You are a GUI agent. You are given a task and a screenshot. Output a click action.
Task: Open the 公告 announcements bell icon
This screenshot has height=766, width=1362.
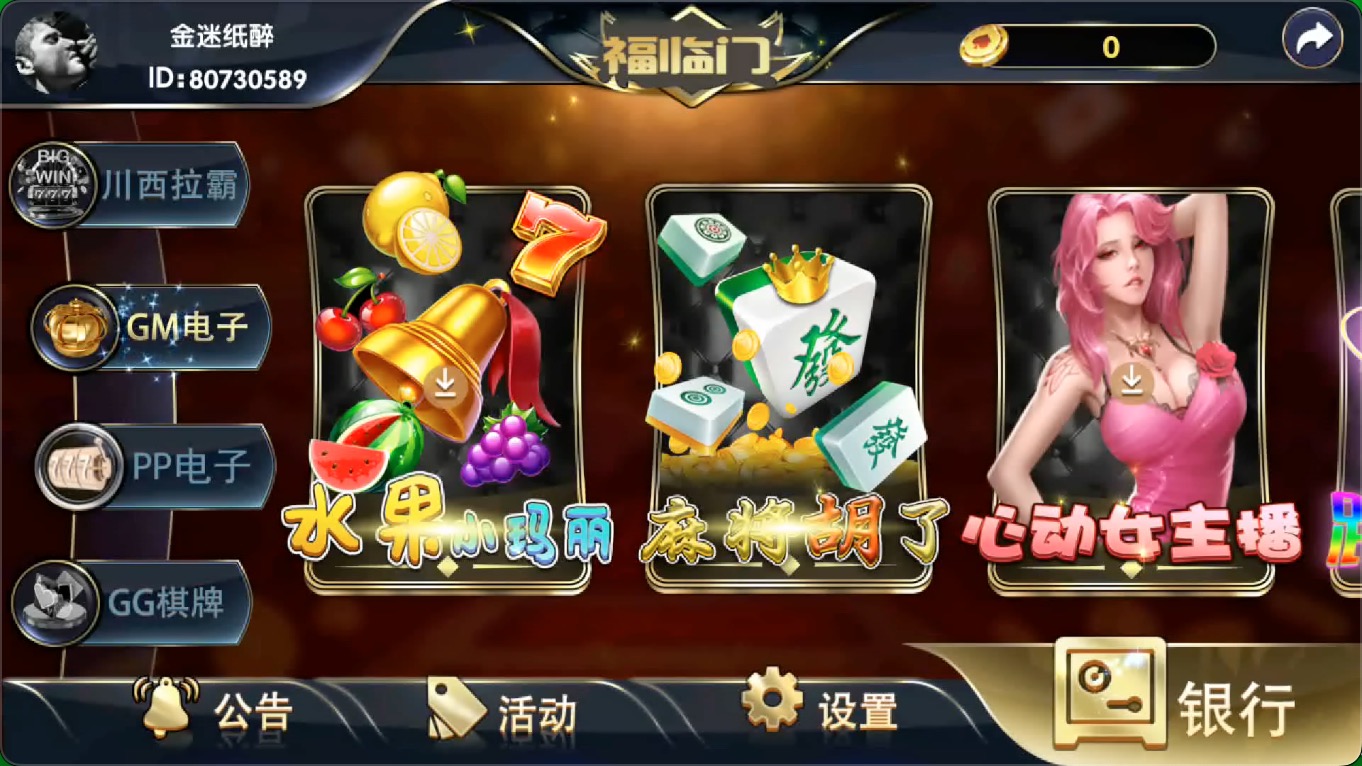tap(166, 709)
